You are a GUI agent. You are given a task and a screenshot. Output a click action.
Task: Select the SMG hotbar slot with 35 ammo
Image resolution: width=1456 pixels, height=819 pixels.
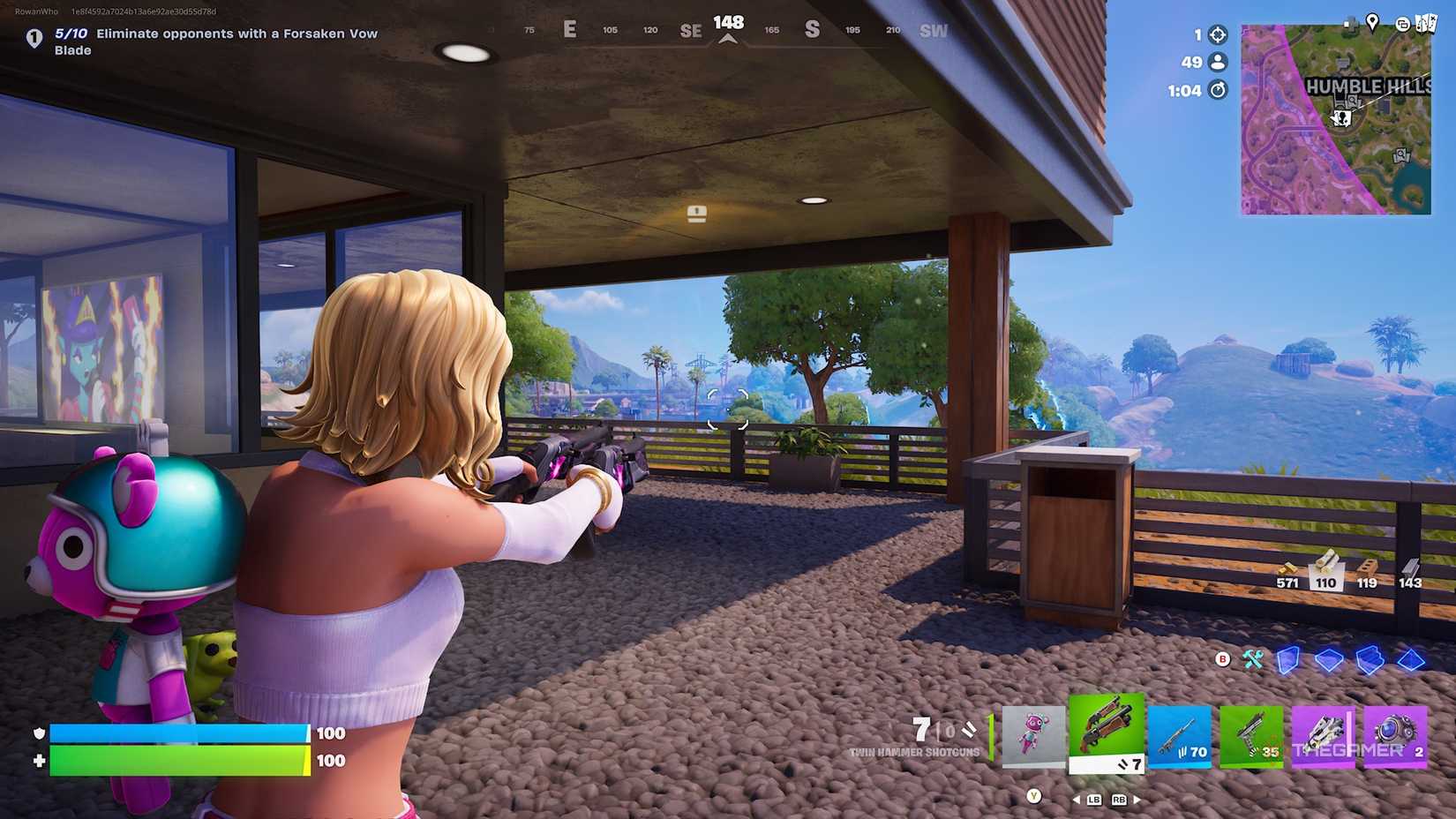1250,738
